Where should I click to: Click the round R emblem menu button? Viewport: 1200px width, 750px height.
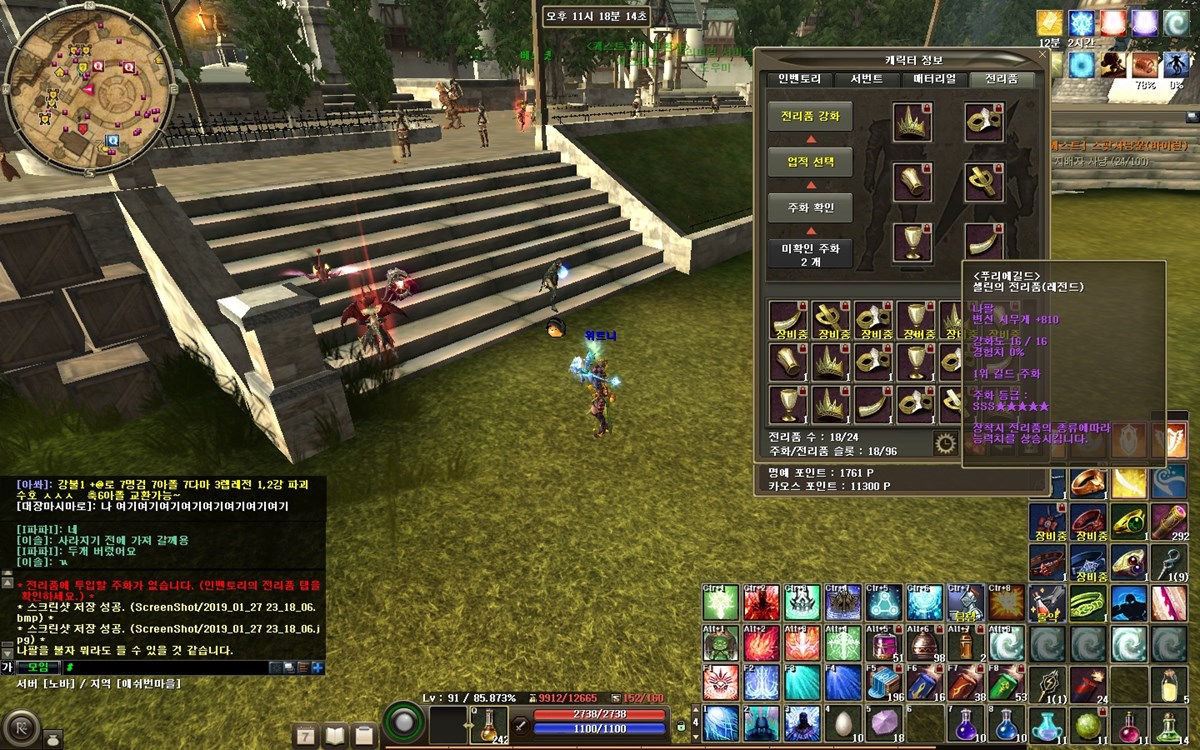point(20,727)
